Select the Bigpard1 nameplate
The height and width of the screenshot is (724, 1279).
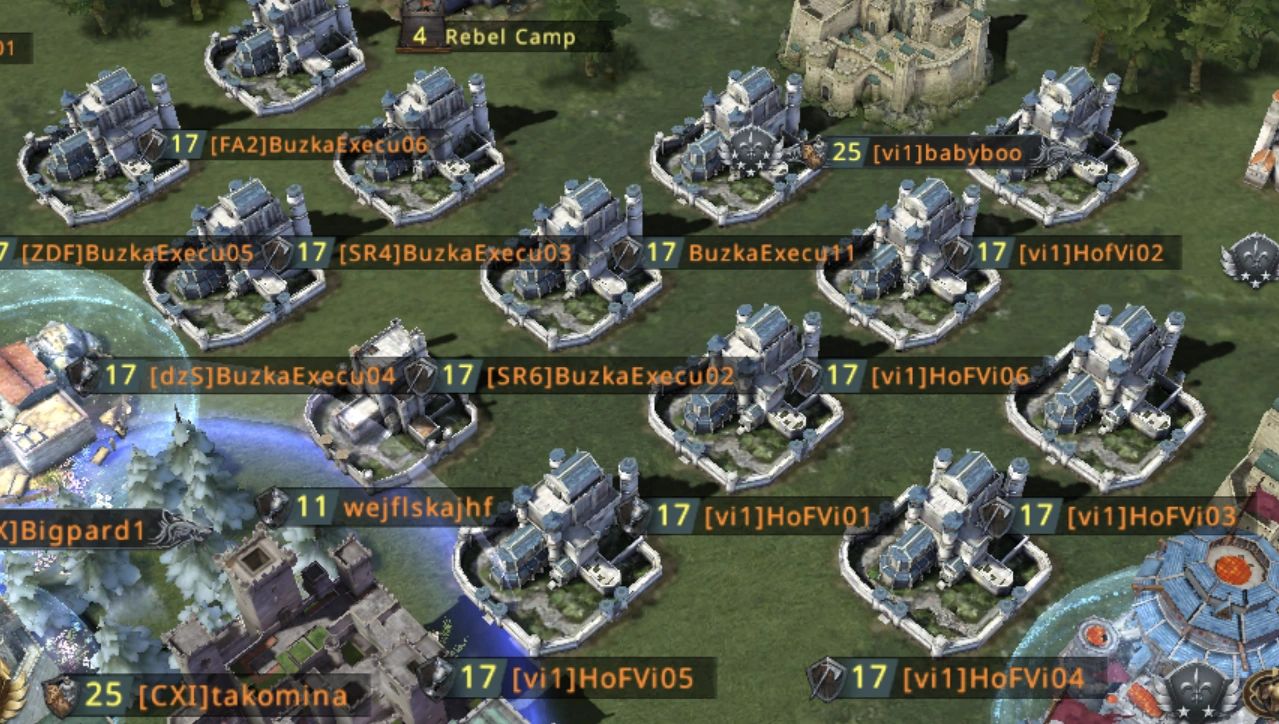(83, 530)
